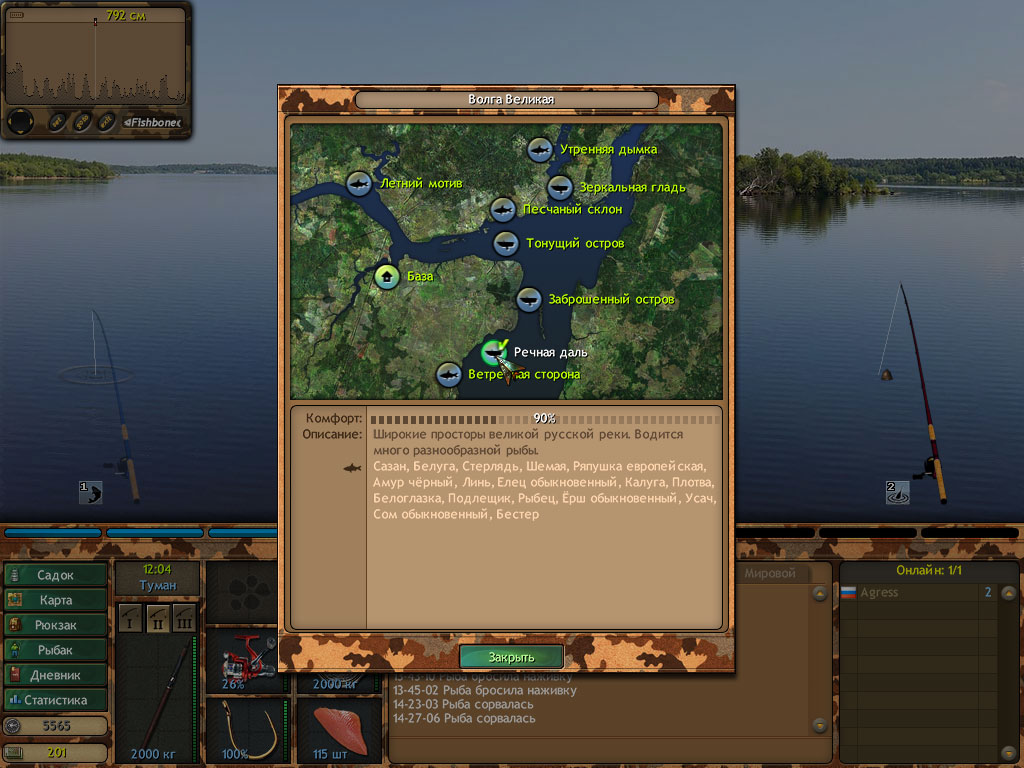
Task: Select the Песчаный склон location
Action: [x=503, y=210]
